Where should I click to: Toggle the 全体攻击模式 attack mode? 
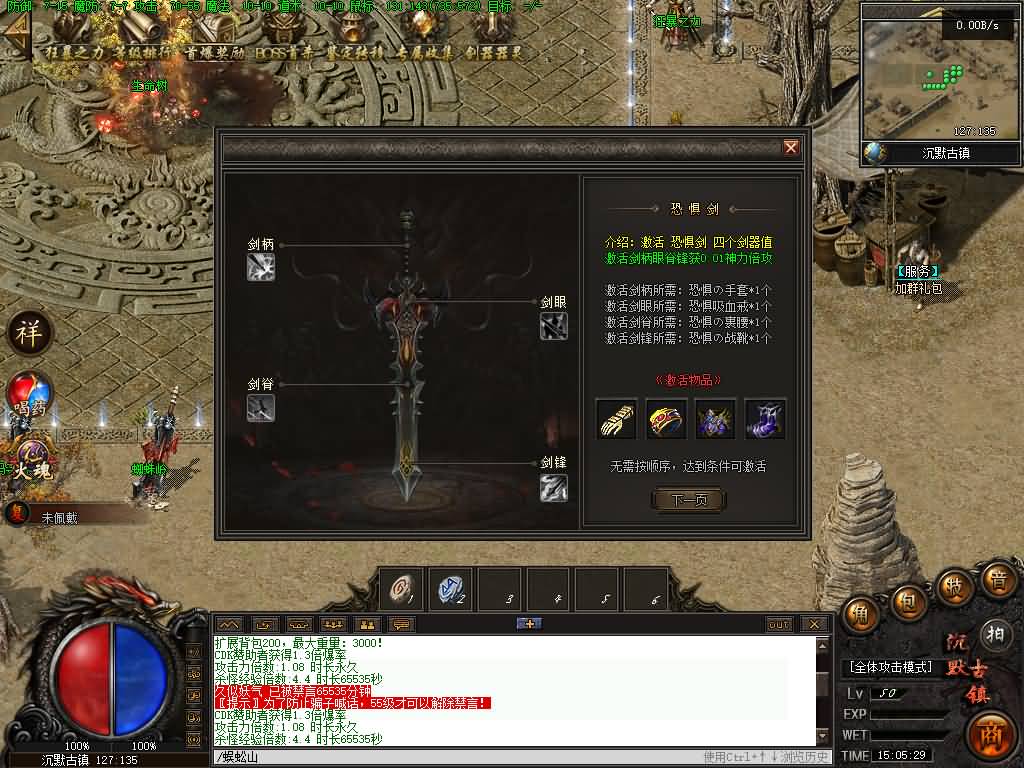coord(891,667)
